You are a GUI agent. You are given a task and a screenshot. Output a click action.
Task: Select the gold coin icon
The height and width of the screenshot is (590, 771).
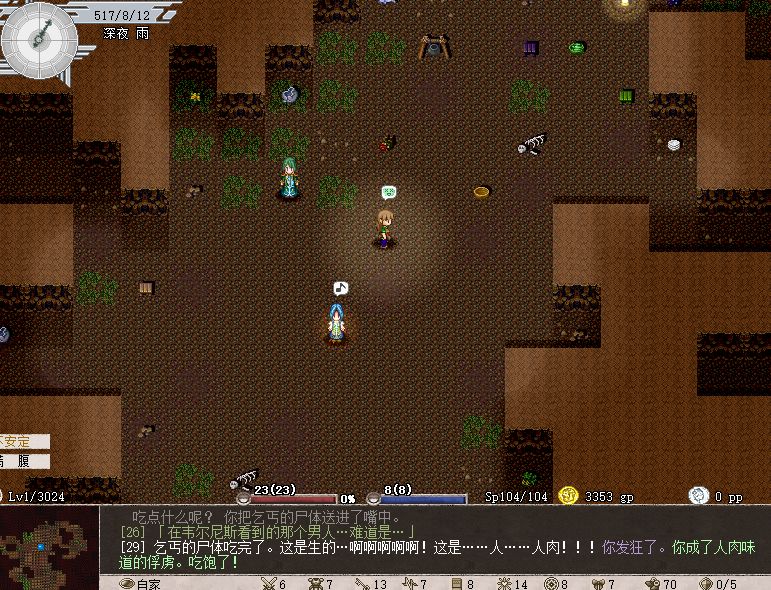(569, 495)
